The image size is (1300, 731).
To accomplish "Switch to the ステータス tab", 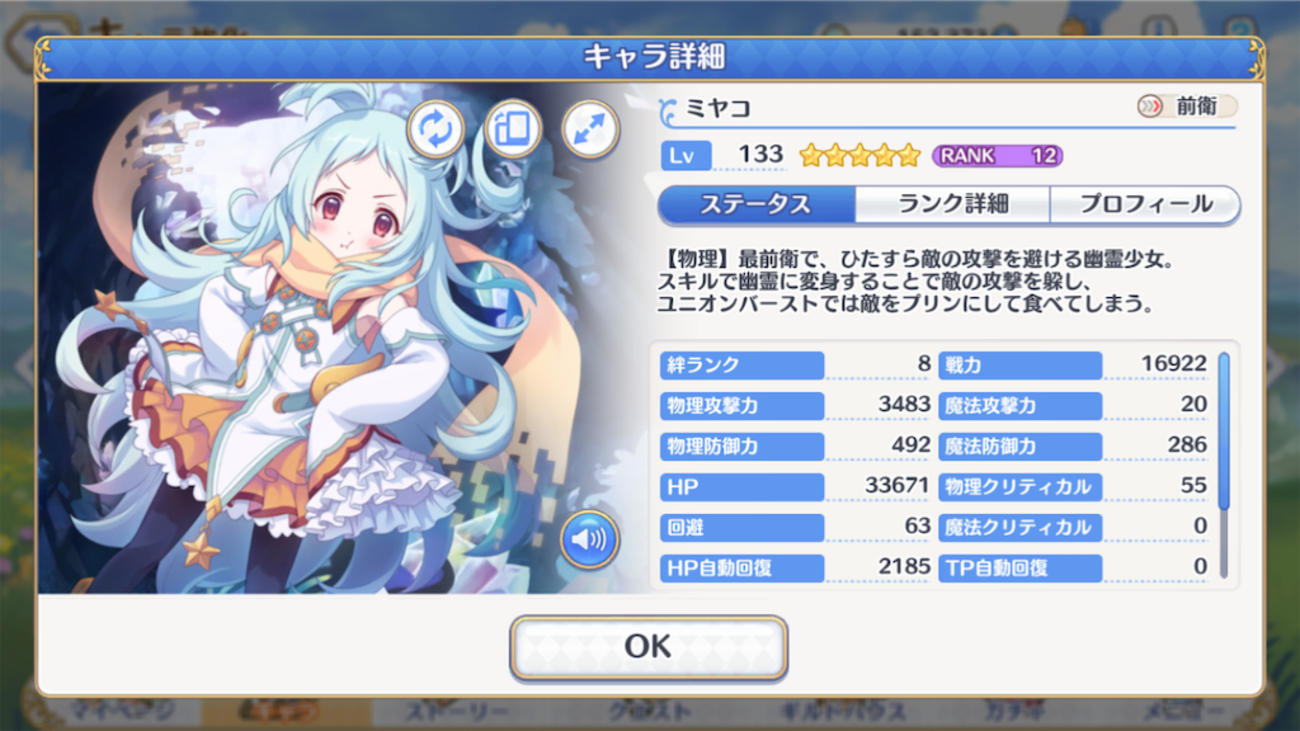I will pos(756,205).
